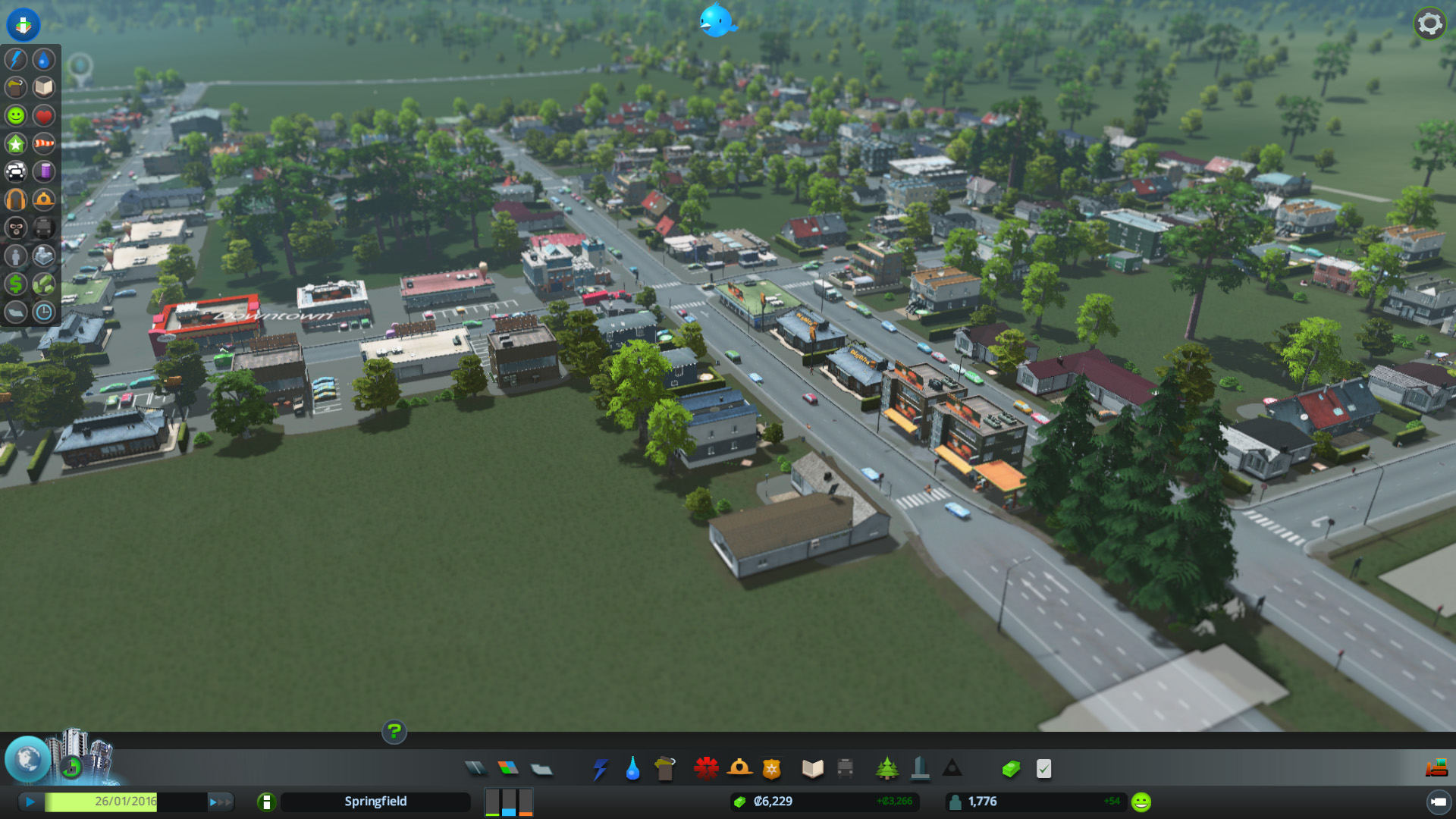1456x819 pixels.
Task: Show the electricity info view
Action: coord(16,59)
